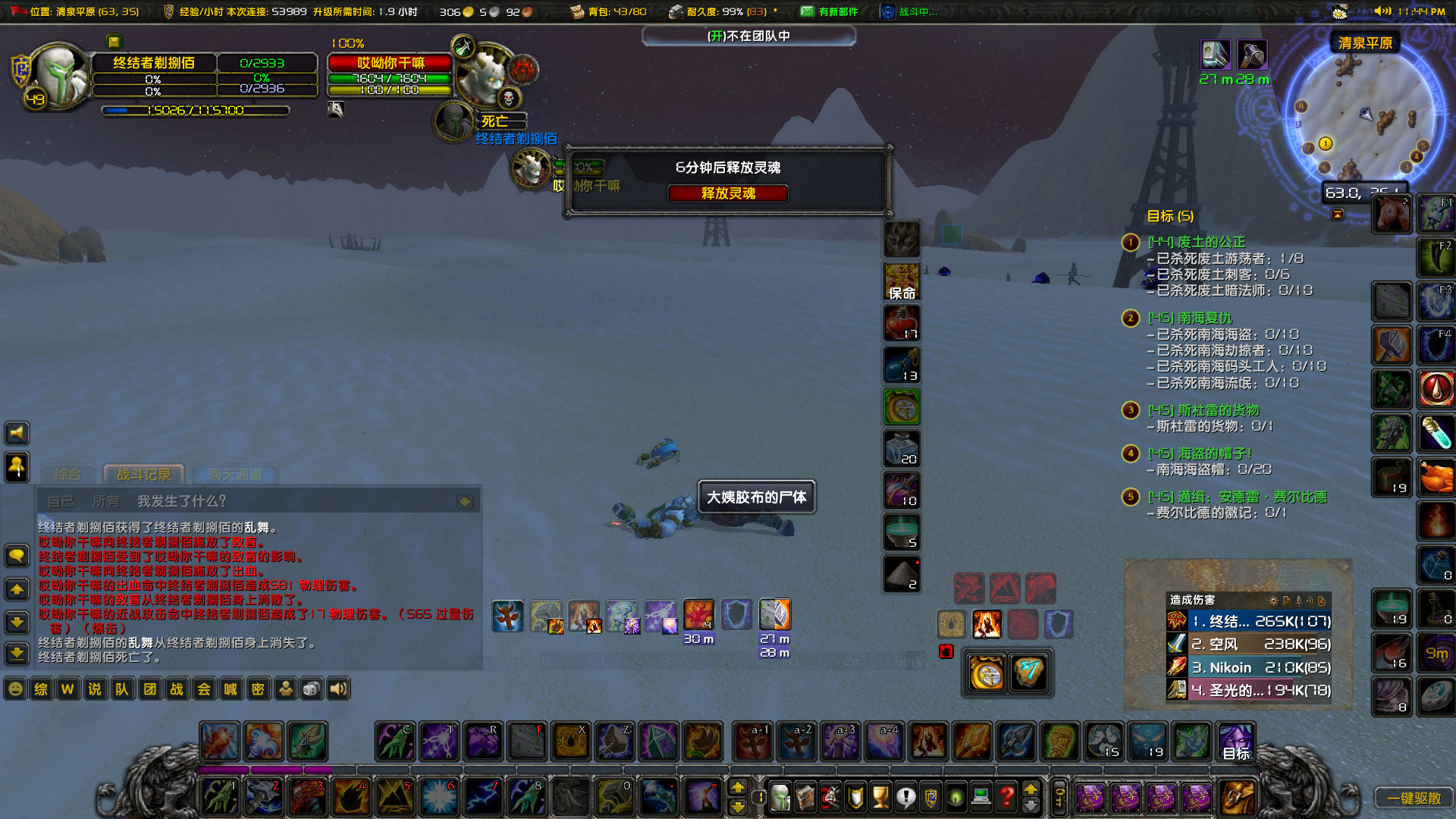This screenshot has width=1456, height=819.
Task: Click the player experience progress bar
Action: [197, 111]
